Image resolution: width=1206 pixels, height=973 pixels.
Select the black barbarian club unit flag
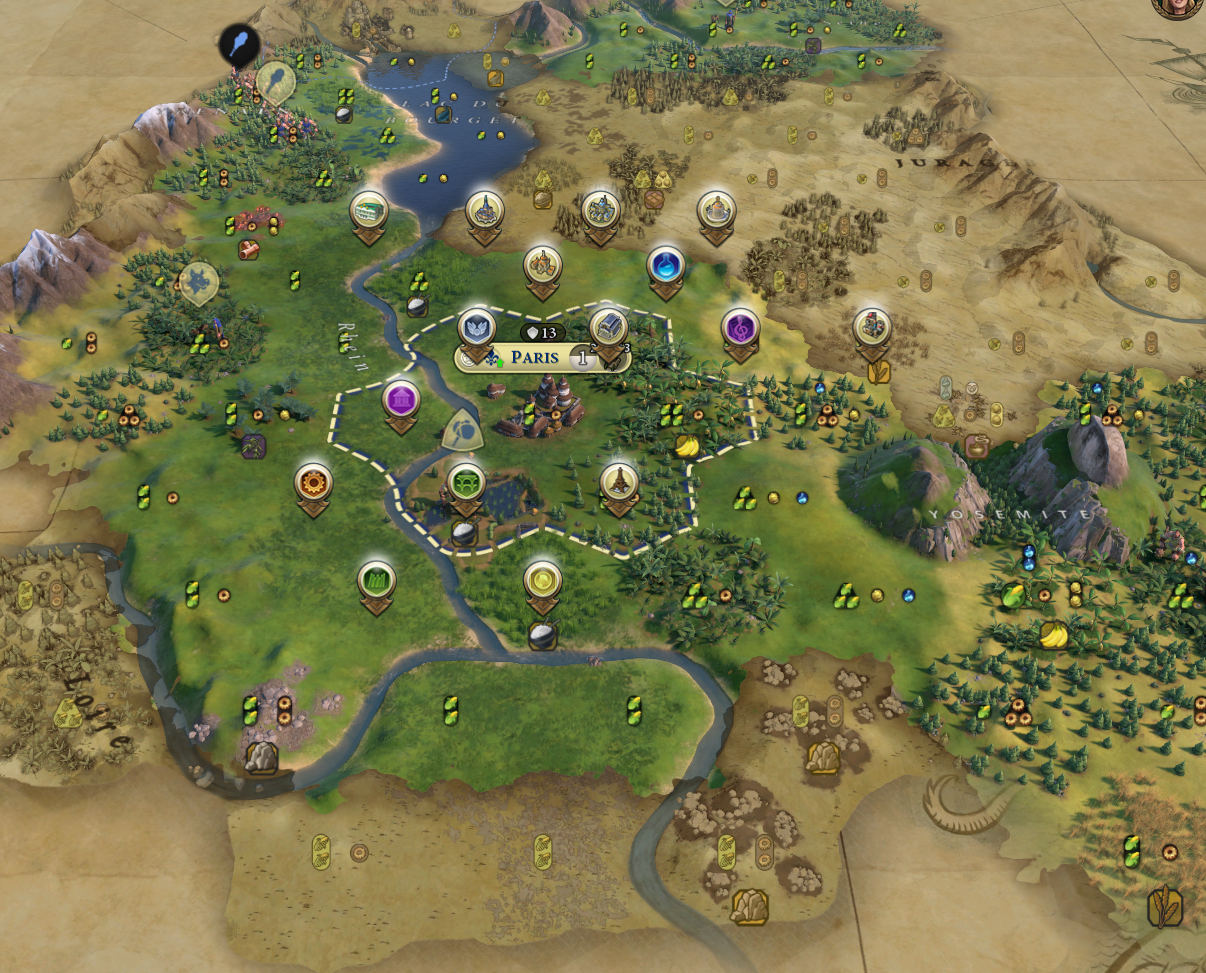[240, 45]
